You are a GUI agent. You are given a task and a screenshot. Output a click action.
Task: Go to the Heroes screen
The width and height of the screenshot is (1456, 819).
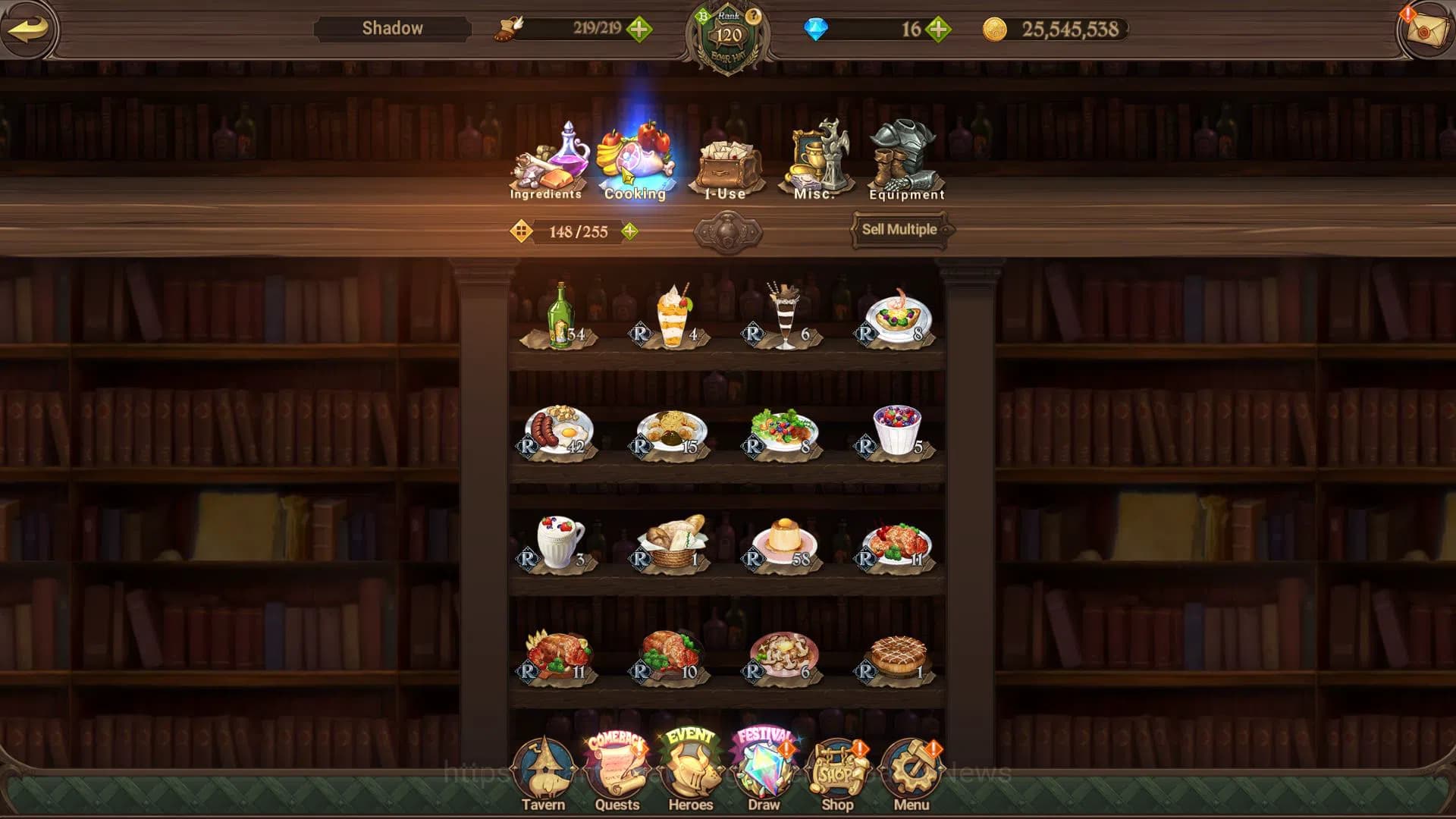coord(690,775)
